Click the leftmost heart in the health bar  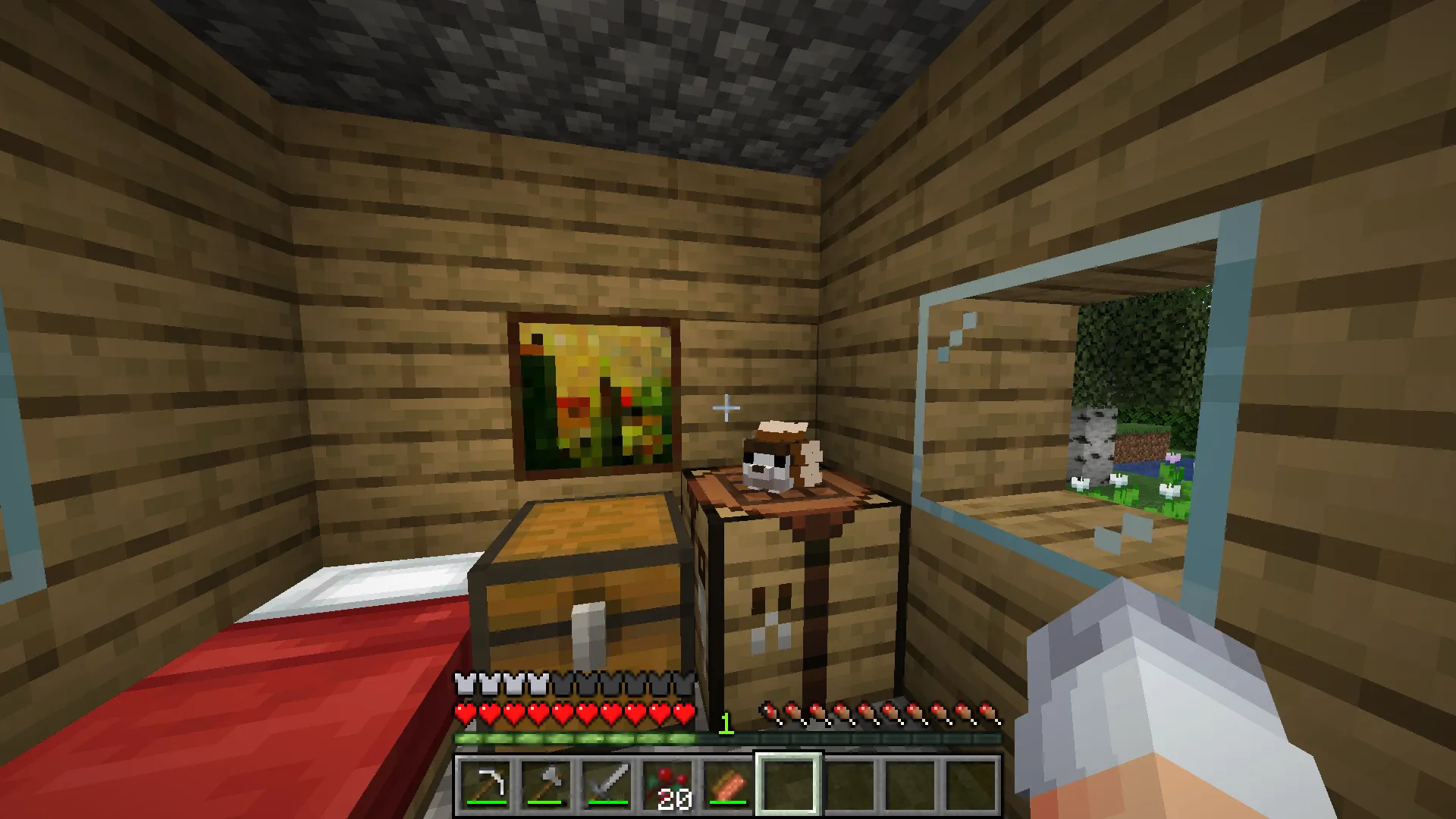pyautogui.click(x=464, y=713)
